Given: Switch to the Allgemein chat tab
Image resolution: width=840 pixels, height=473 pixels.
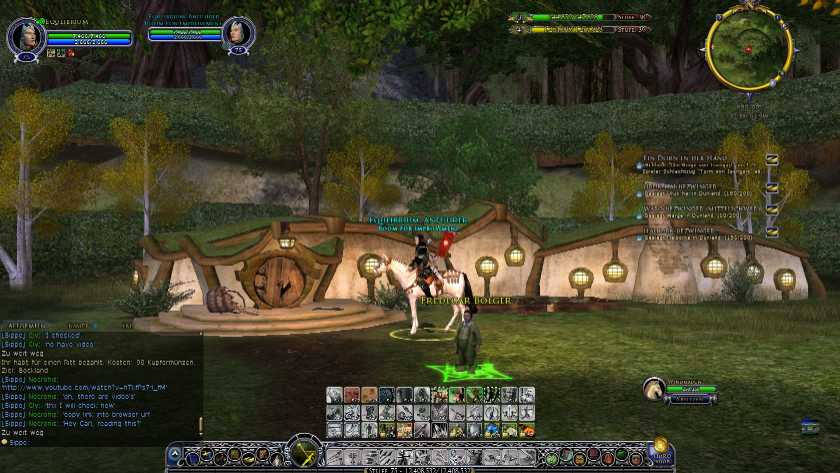Looking at the screenshot, I should 25,326.
